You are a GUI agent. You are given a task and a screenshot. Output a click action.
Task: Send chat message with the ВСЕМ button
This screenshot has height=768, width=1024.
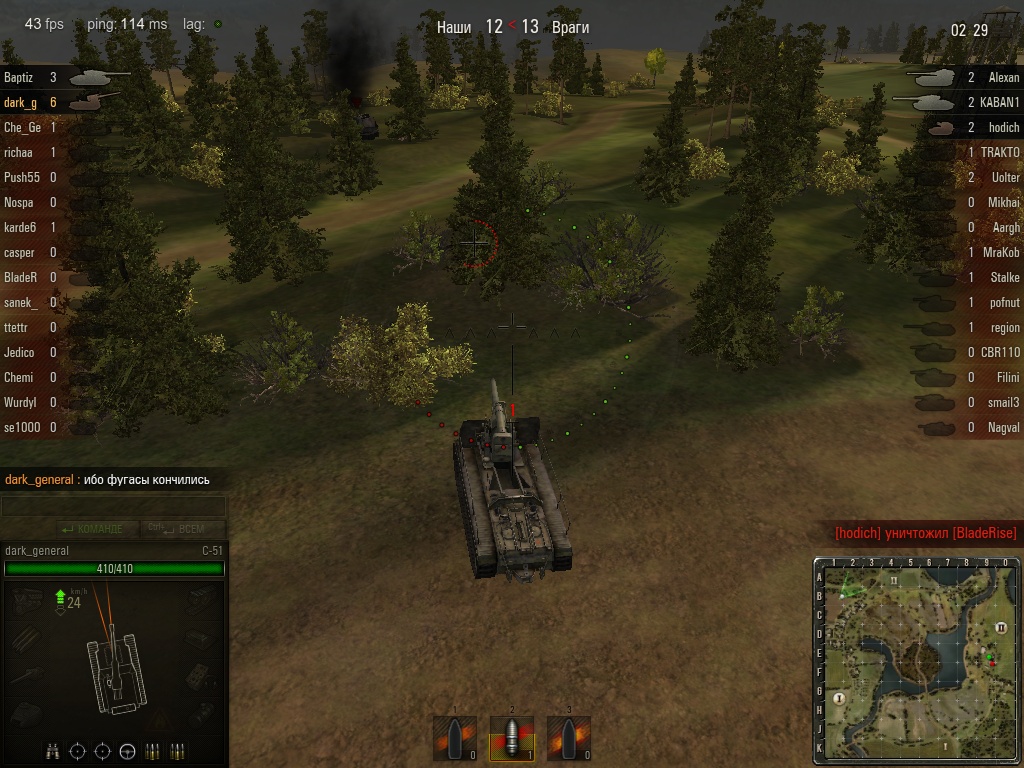(x=183, y=529)
